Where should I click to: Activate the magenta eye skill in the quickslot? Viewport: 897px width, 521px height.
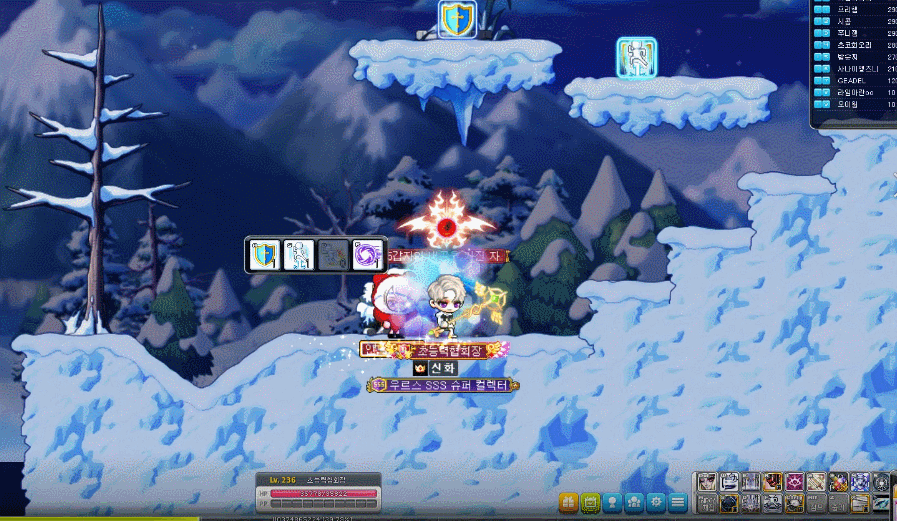[795, 482]
